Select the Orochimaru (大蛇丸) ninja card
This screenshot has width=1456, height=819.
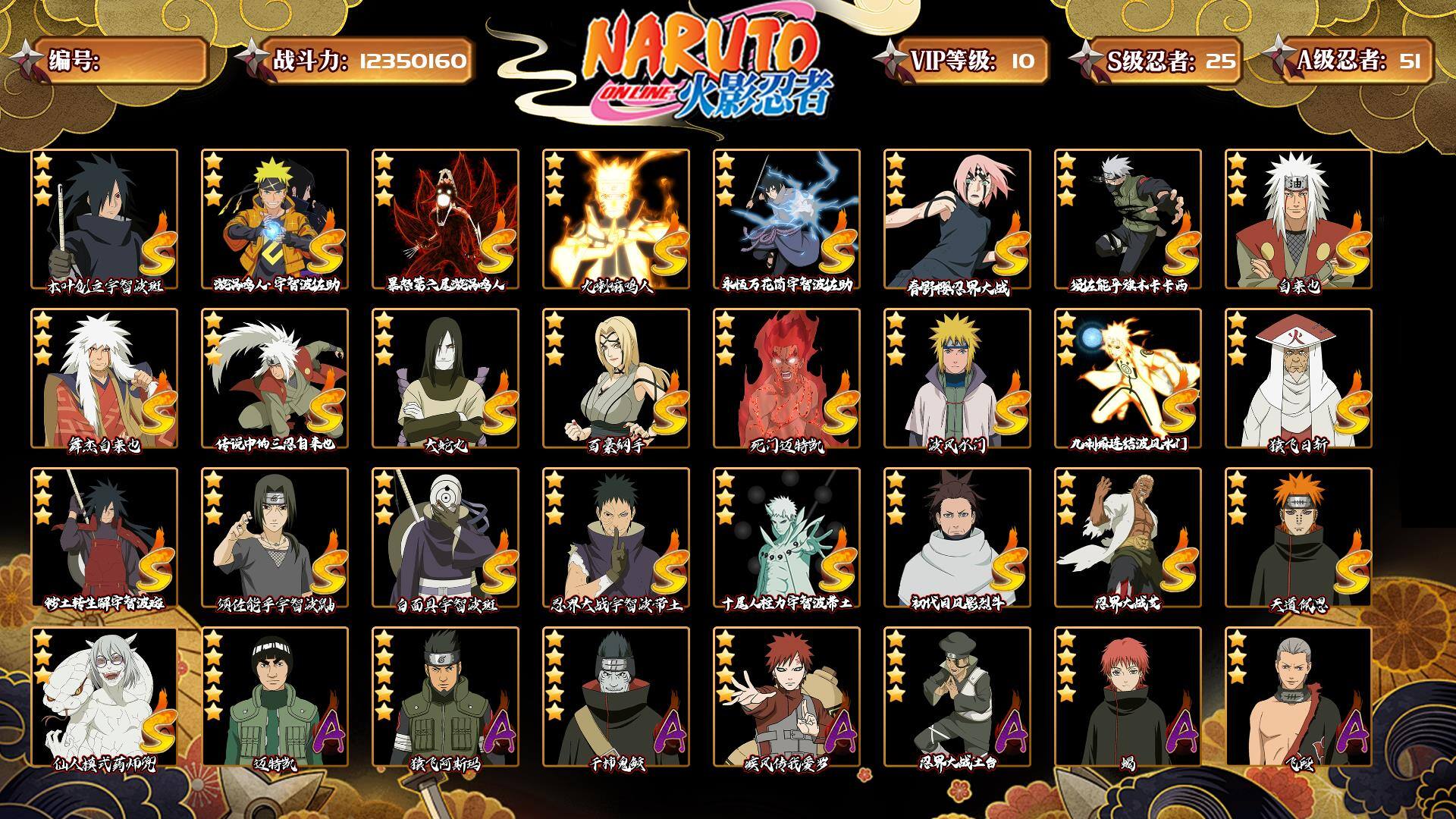(445, 378)
